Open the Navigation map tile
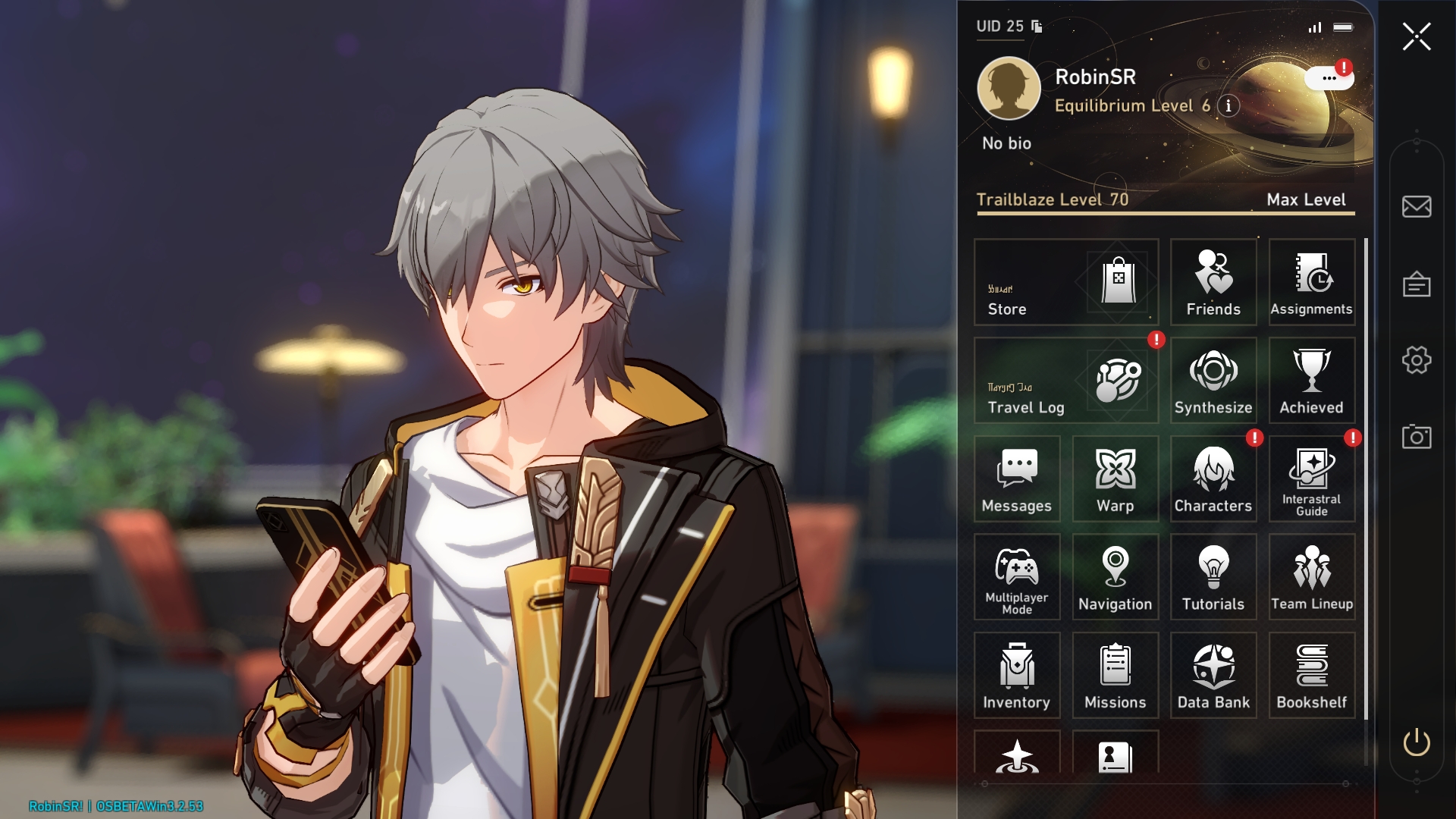 [1115, 577]
